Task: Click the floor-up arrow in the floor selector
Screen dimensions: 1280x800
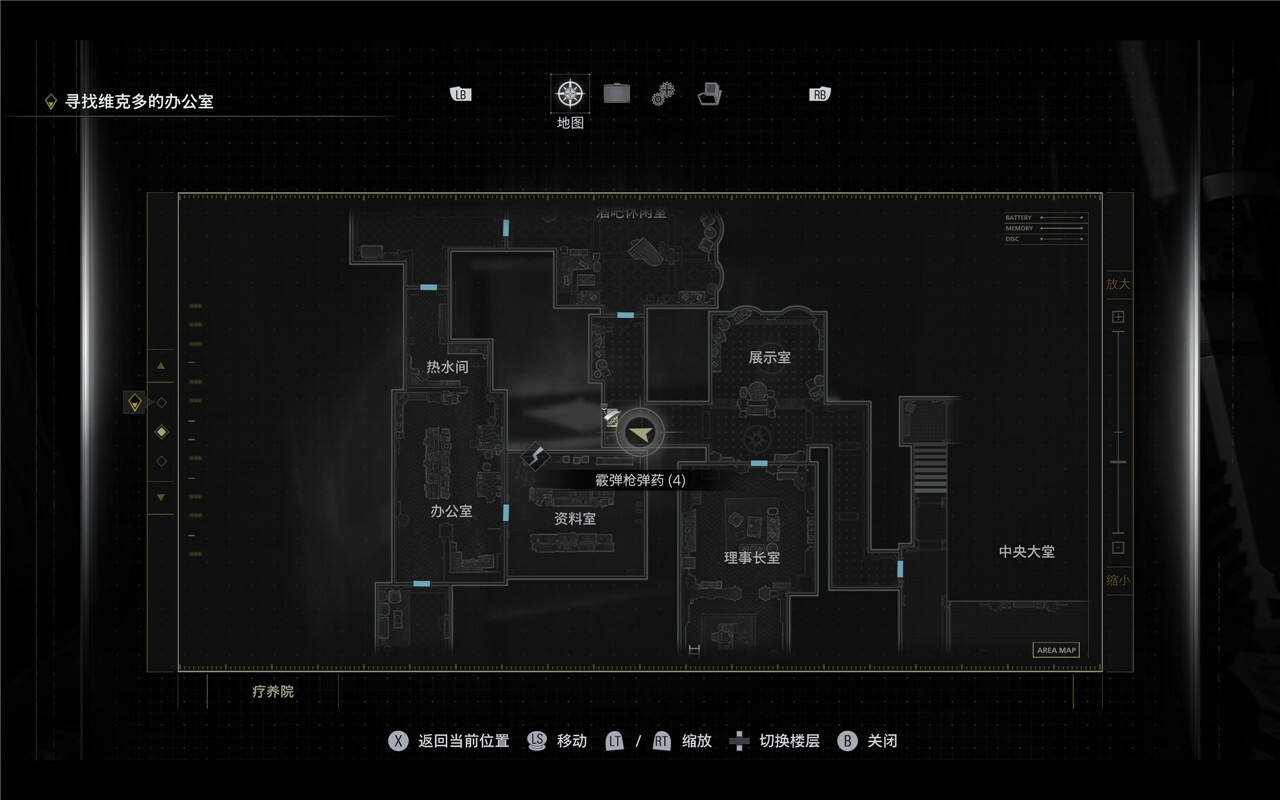Action: click(161, 367)
